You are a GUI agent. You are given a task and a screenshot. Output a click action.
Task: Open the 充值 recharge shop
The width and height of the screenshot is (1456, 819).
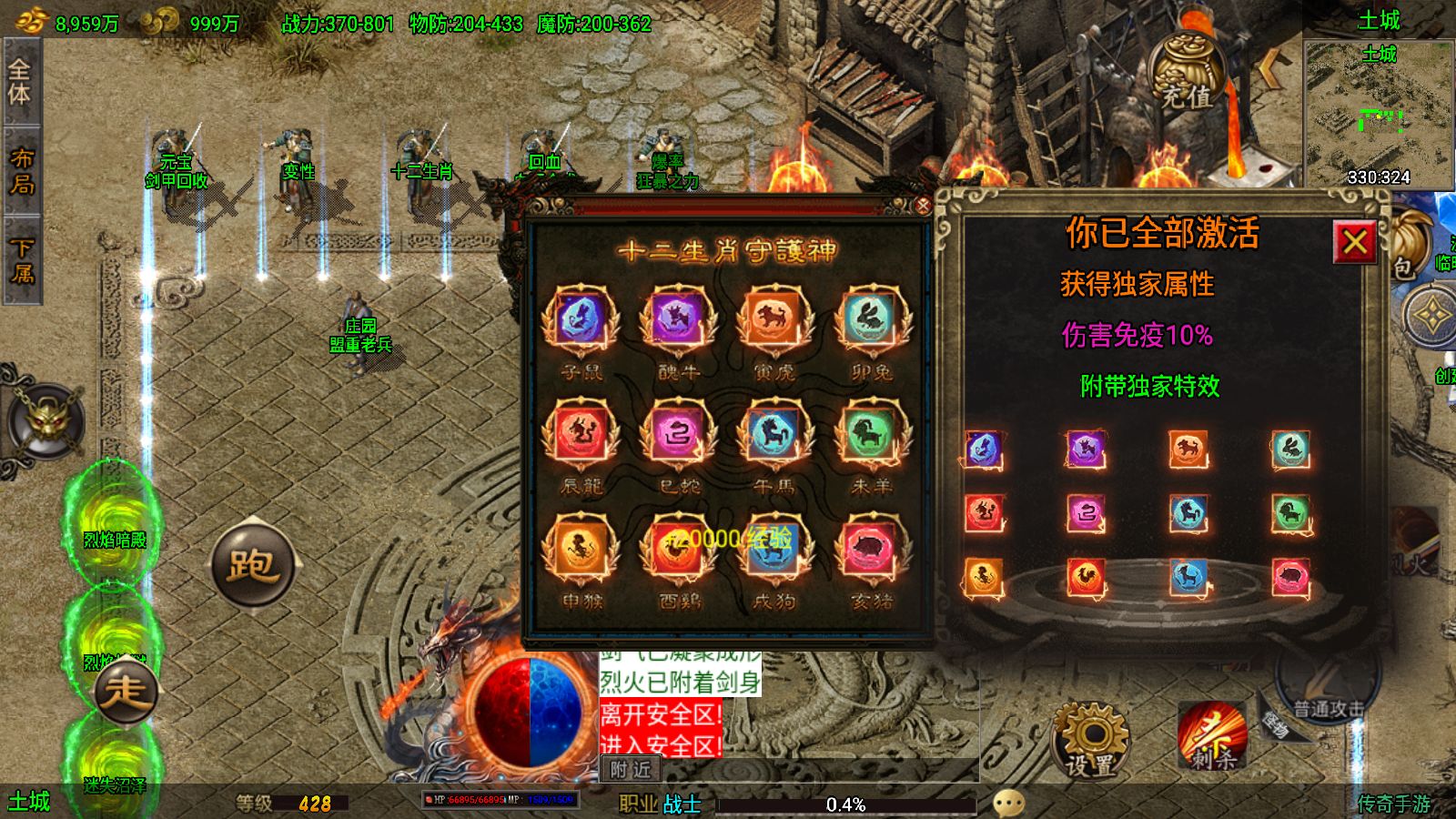1186,75
